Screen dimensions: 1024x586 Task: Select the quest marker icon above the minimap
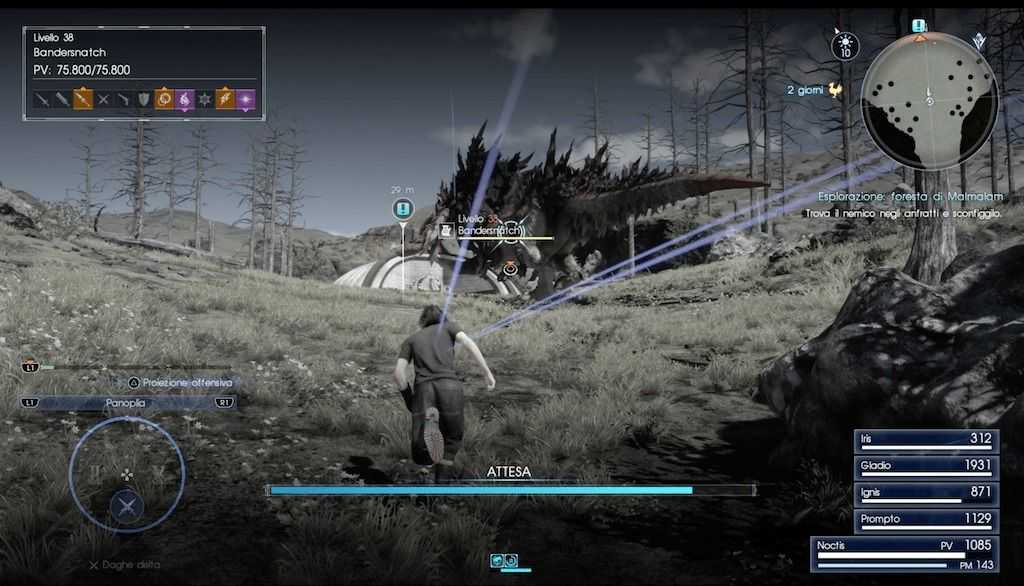919,26
